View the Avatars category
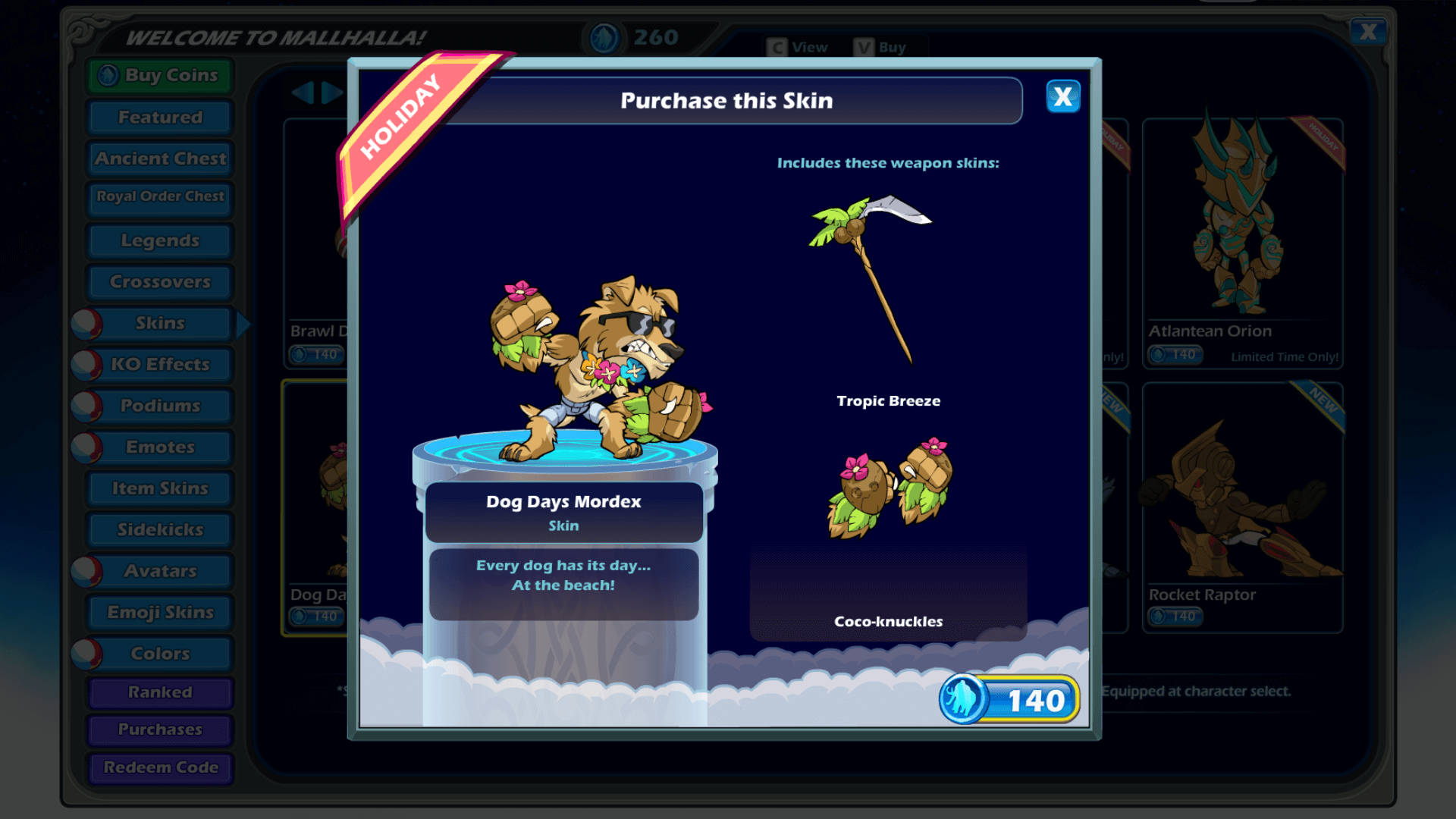 pyautogui.click(x=160, y=571)
